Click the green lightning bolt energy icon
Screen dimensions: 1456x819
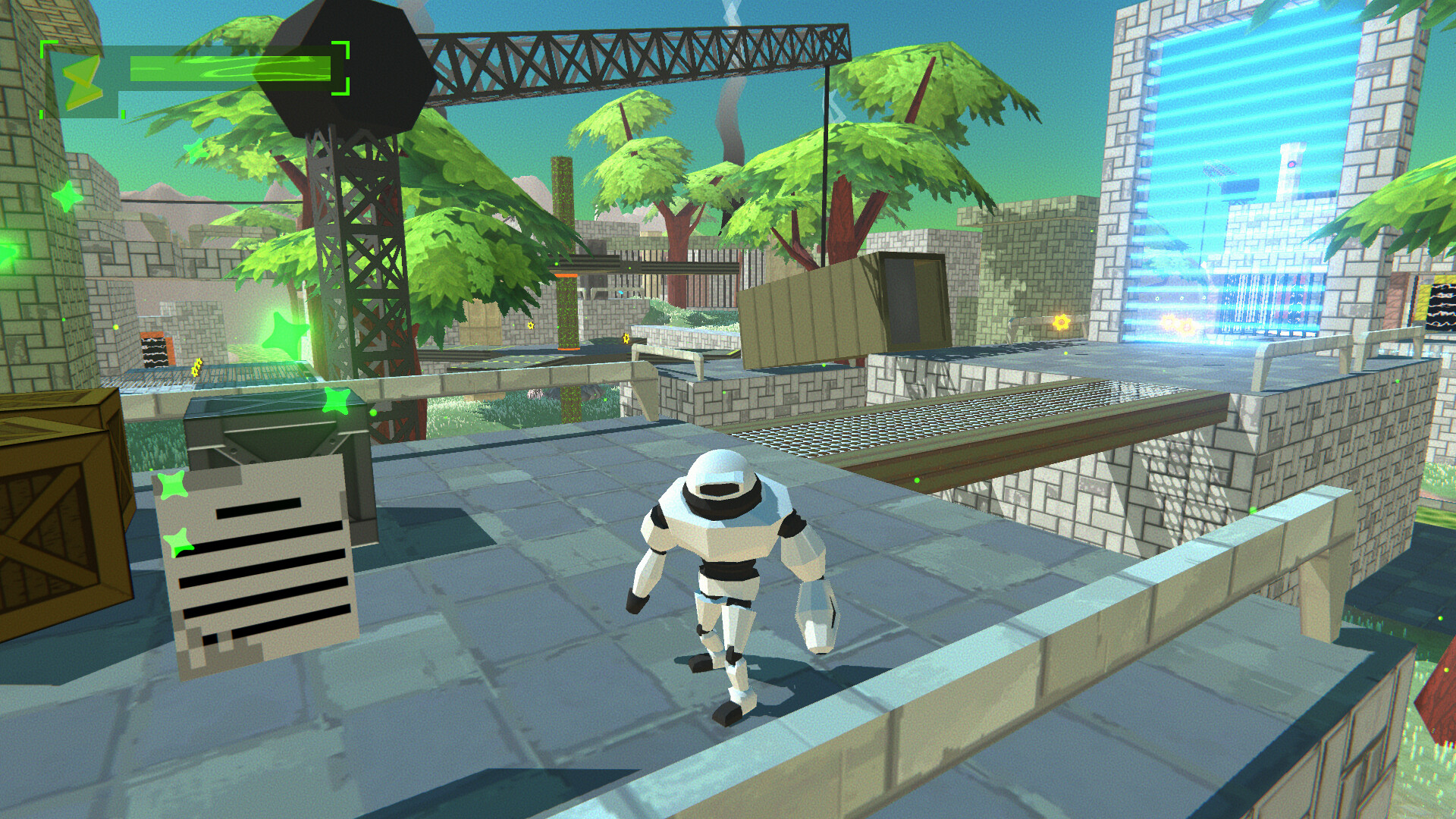coord(82,81)
